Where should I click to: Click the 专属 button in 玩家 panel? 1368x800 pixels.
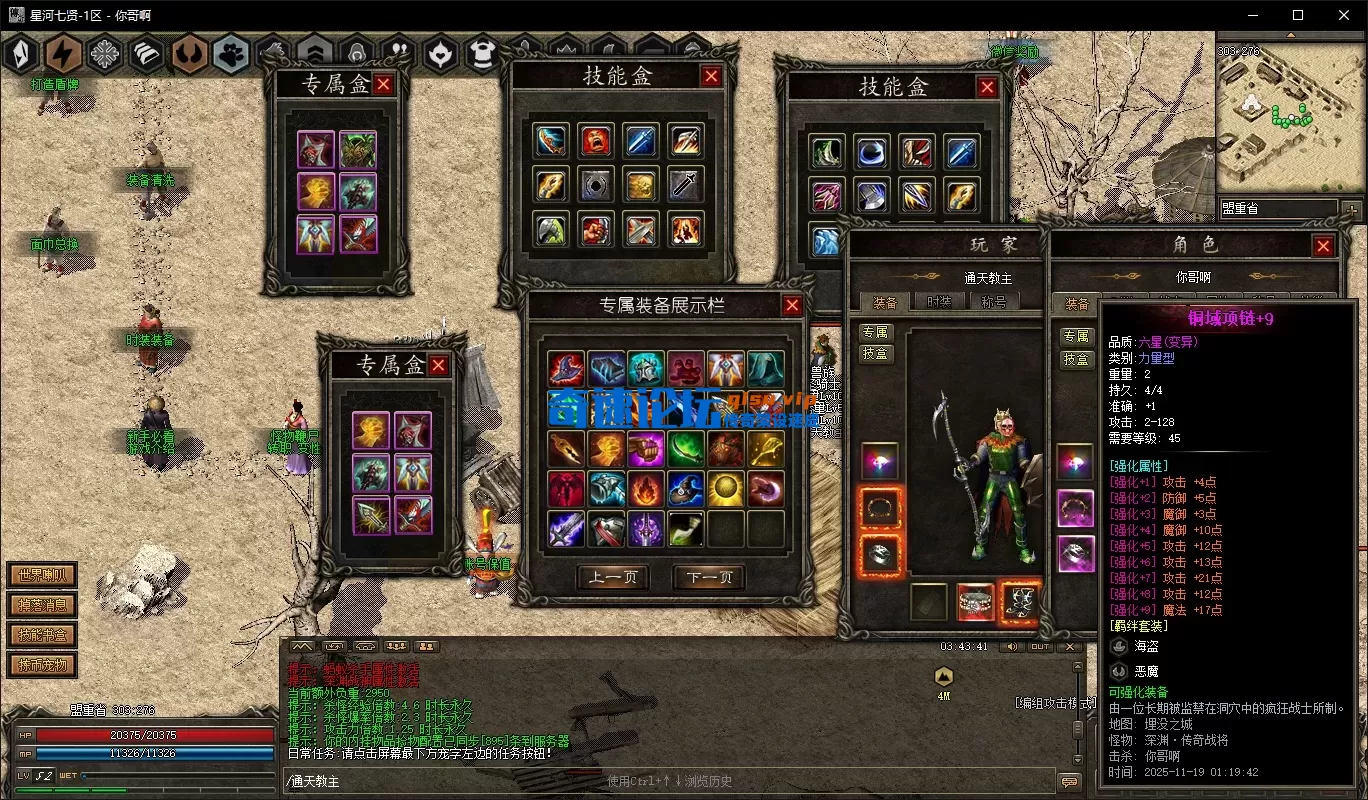click(x=875, y=333)
